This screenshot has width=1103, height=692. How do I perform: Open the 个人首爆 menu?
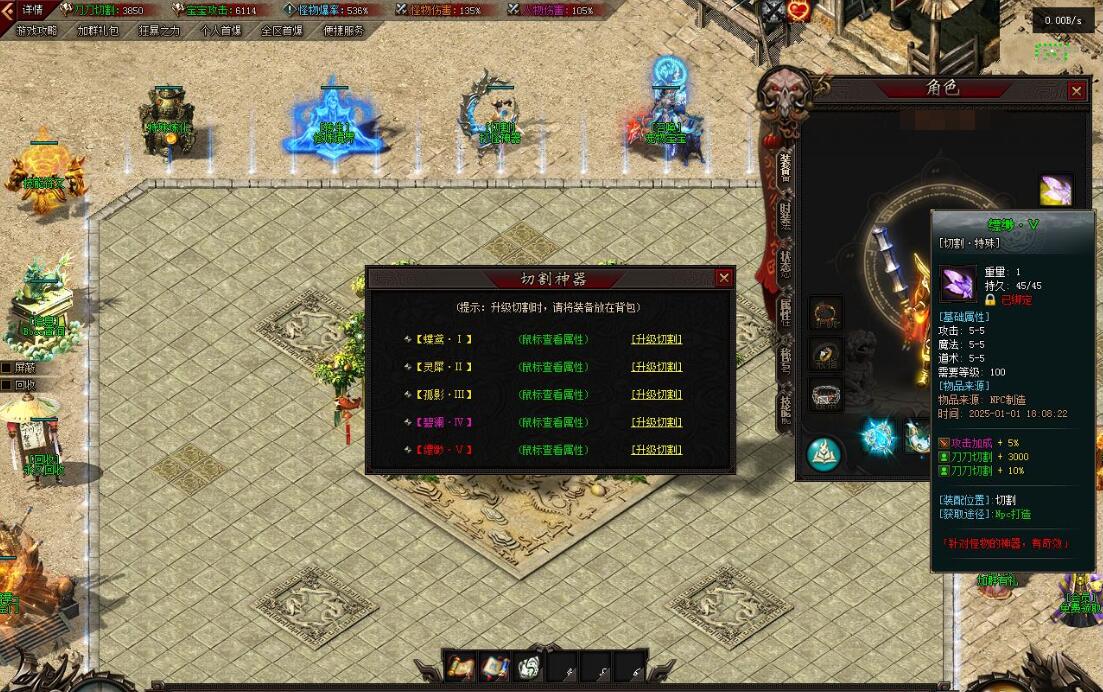[222, 30]
